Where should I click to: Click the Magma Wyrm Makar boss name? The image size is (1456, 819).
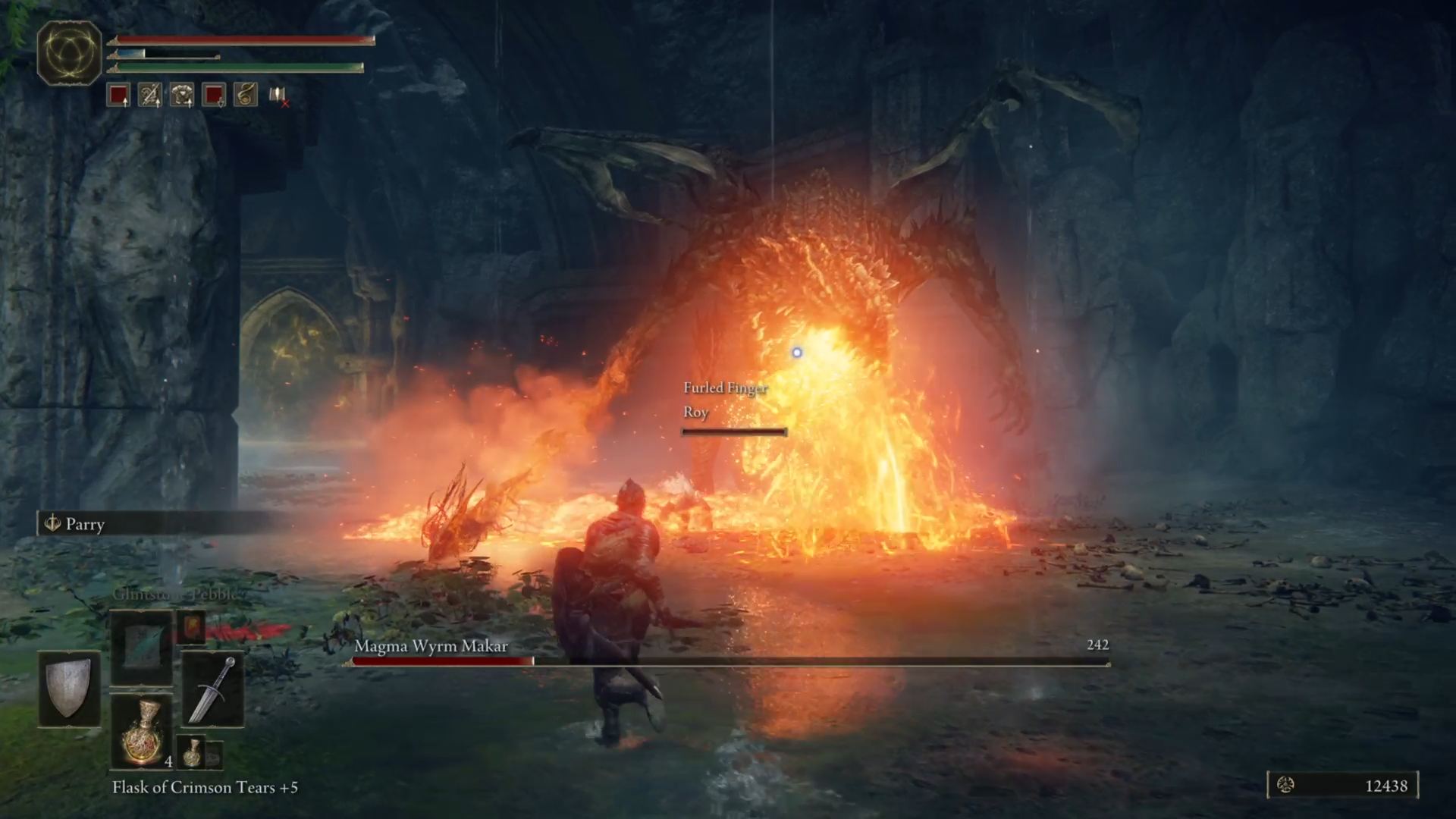[x=431, y=646]
